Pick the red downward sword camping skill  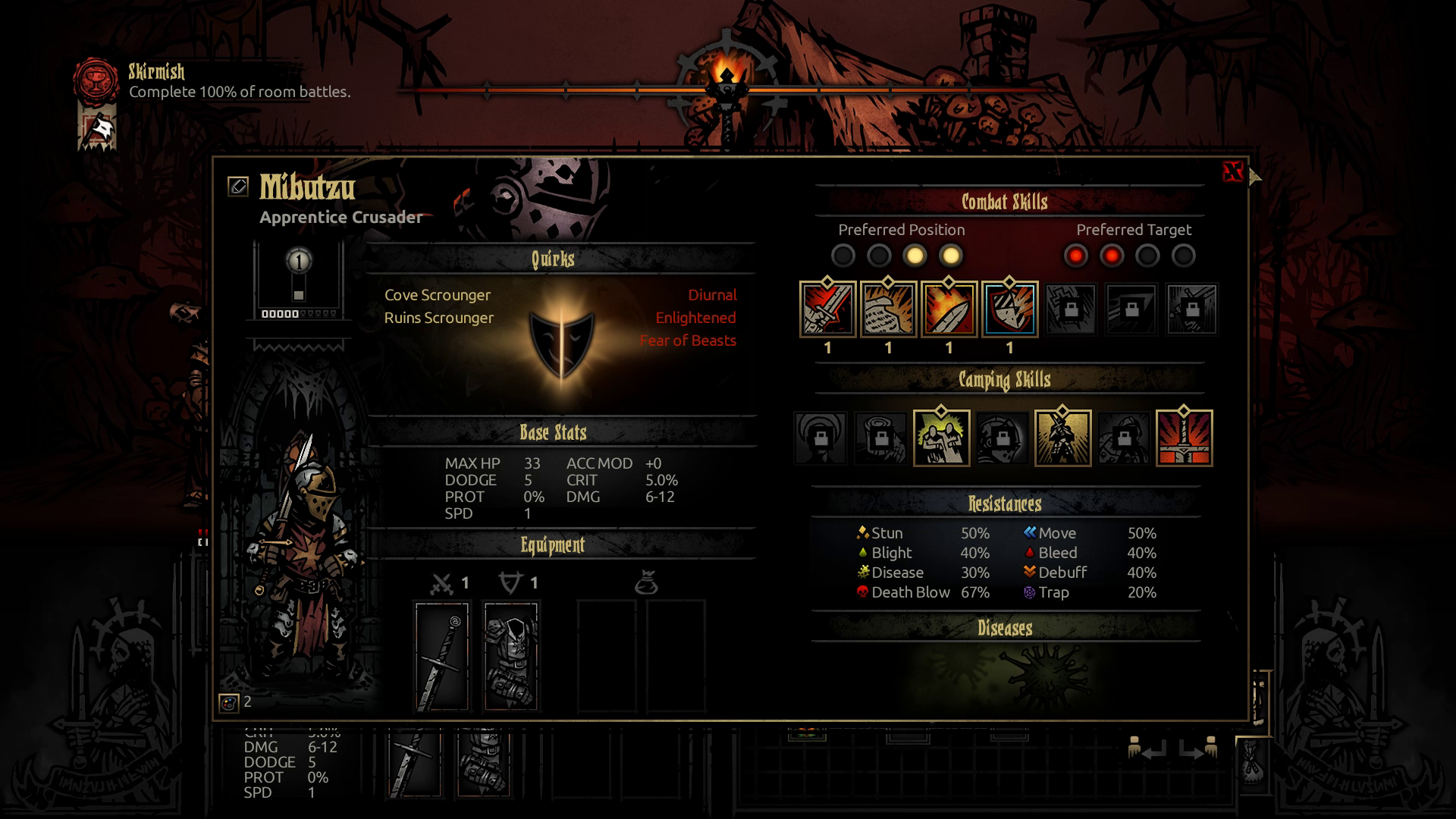[x=1184, y=438]
